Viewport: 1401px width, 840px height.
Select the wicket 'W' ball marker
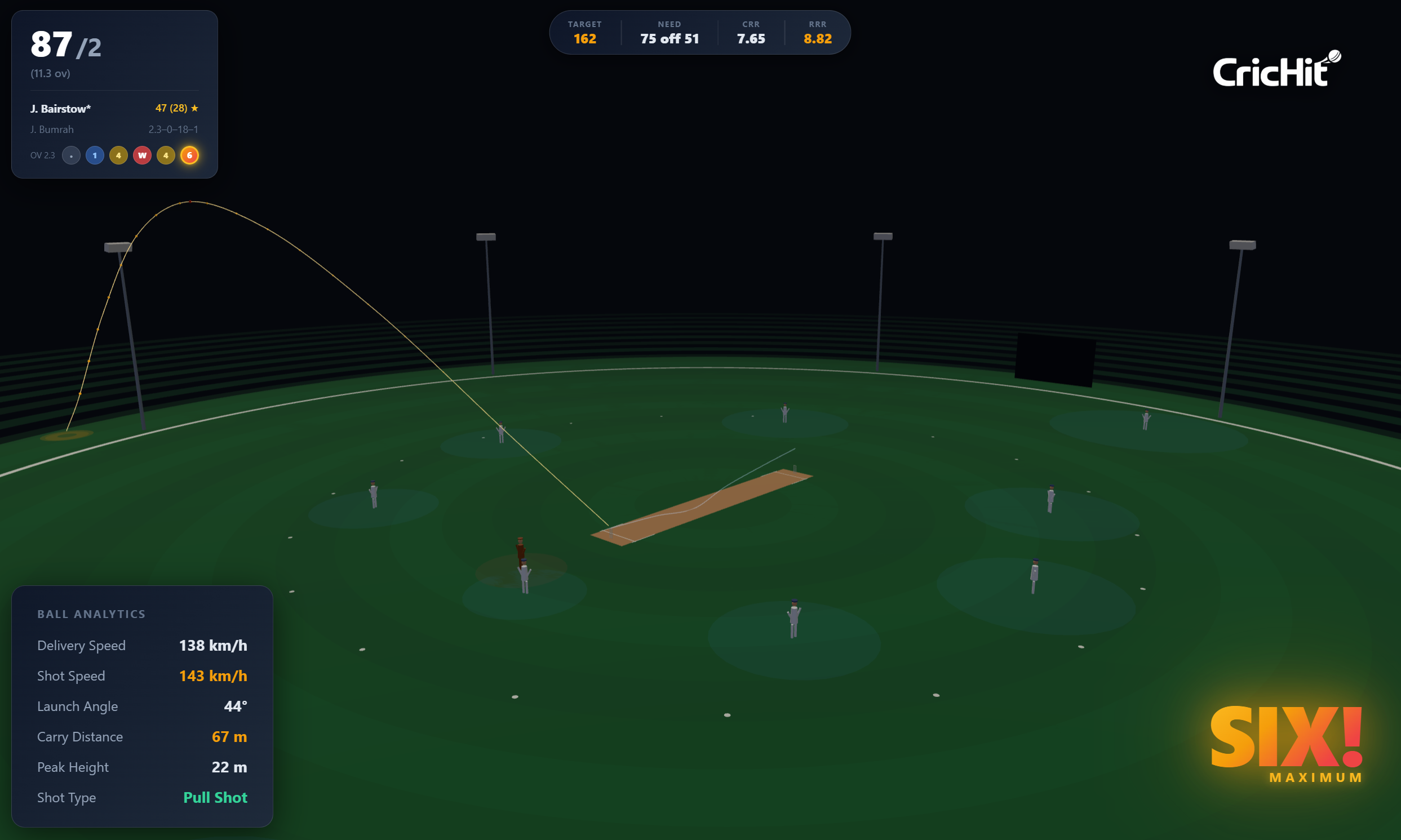coord(142,155)
